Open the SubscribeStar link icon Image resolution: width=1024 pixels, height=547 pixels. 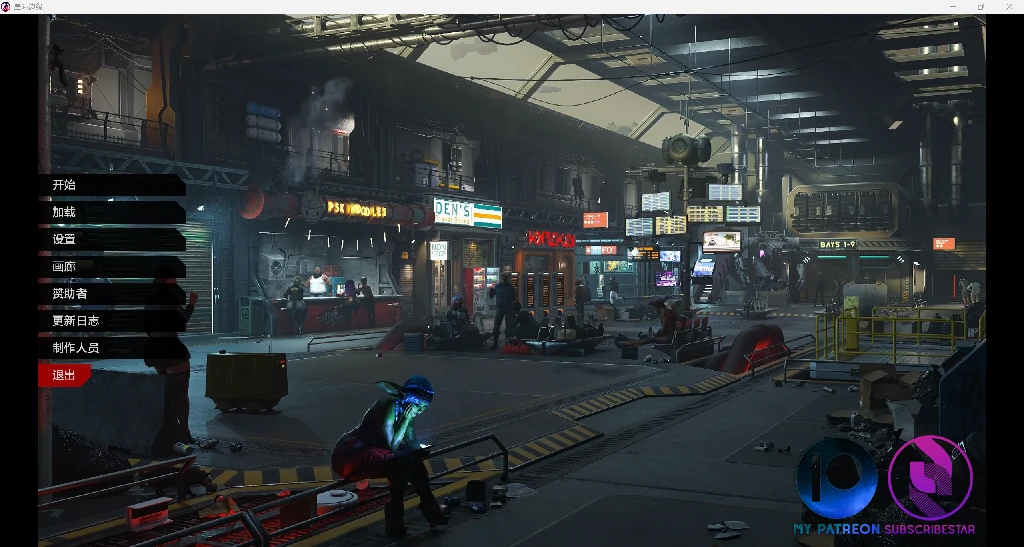coord(929,479)
